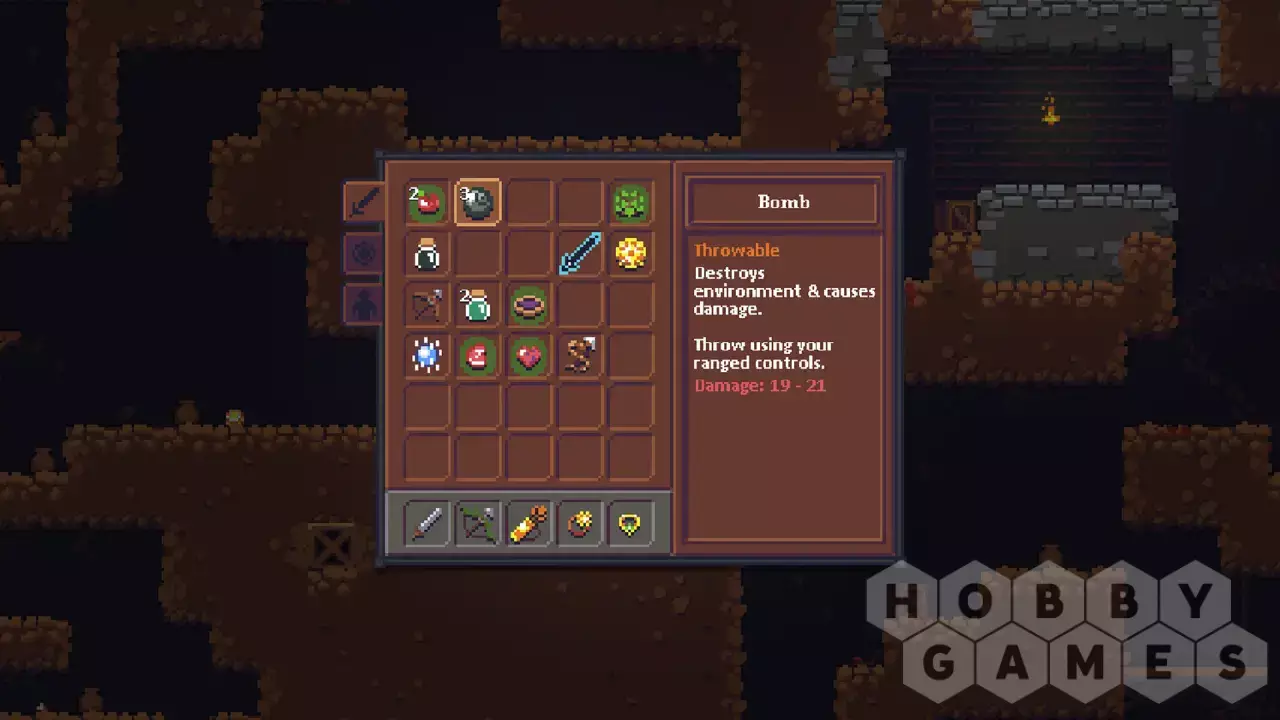
Task: Select the raw meat item
Action: tap(478, 356)
